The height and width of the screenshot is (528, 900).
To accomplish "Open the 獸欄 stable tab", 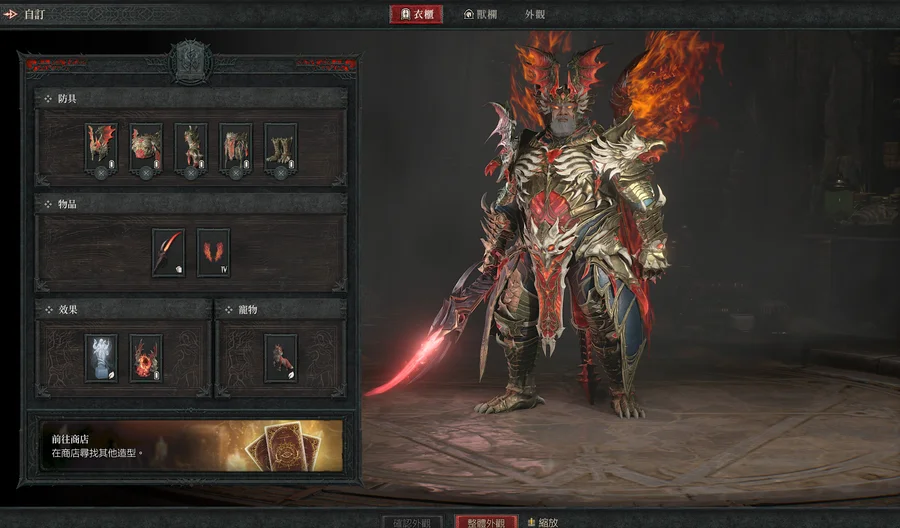I will pos(482,15).
